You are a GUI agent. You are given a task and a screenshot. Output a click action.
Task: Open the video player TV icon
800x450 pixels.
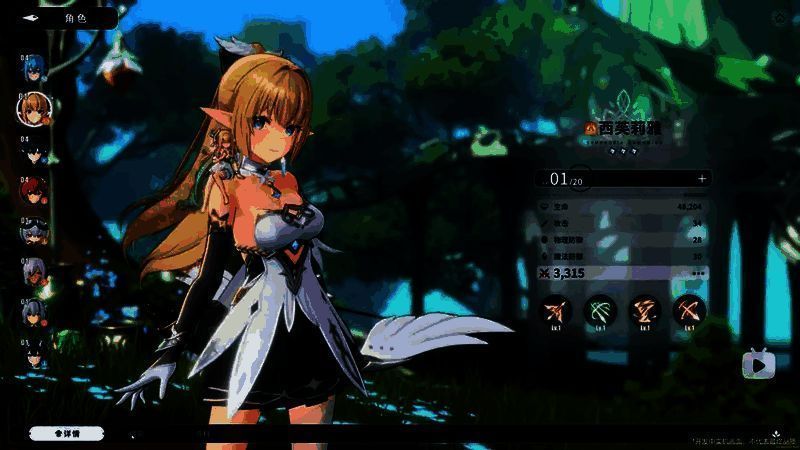pos(759,365)
